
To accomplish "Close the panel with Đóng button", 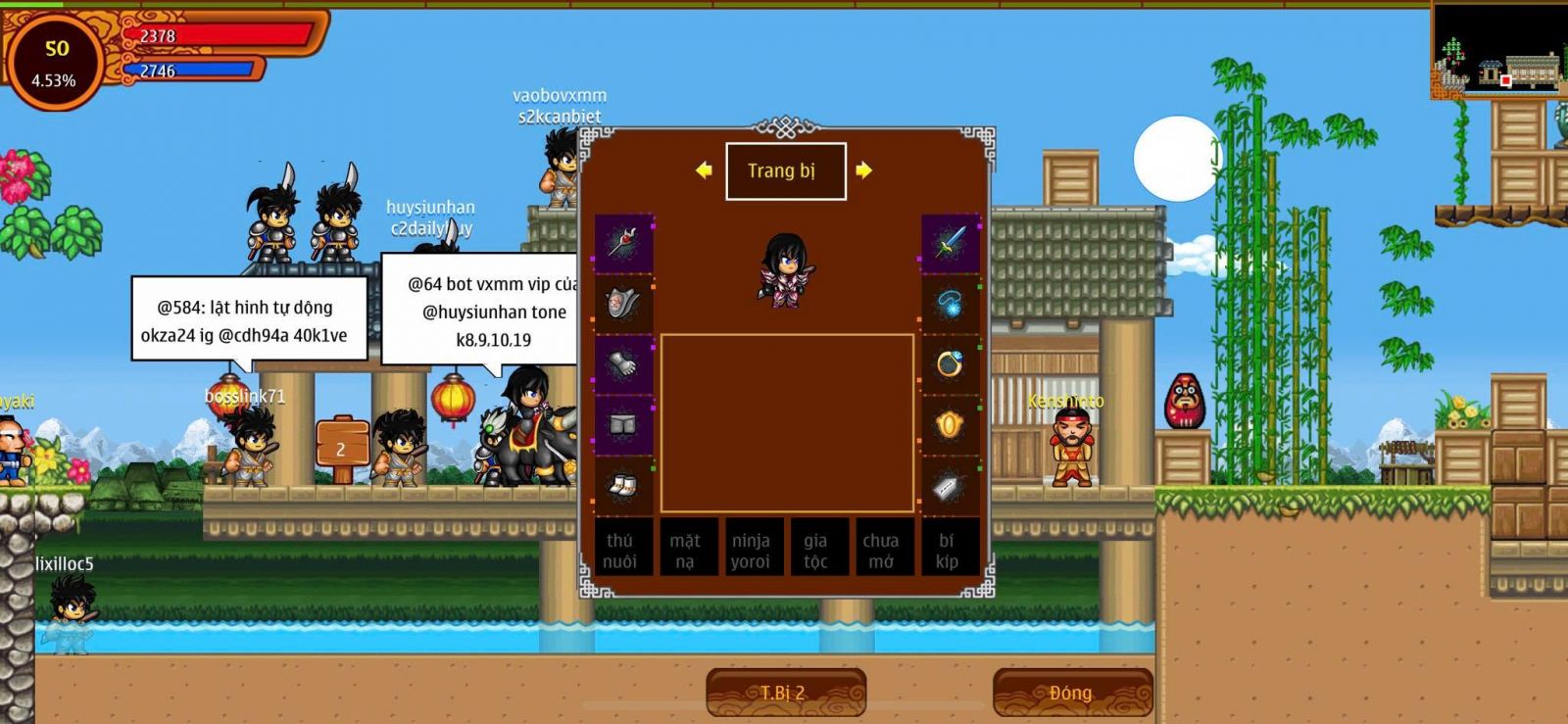I will pyautogui.click(x=1071, y=693).
